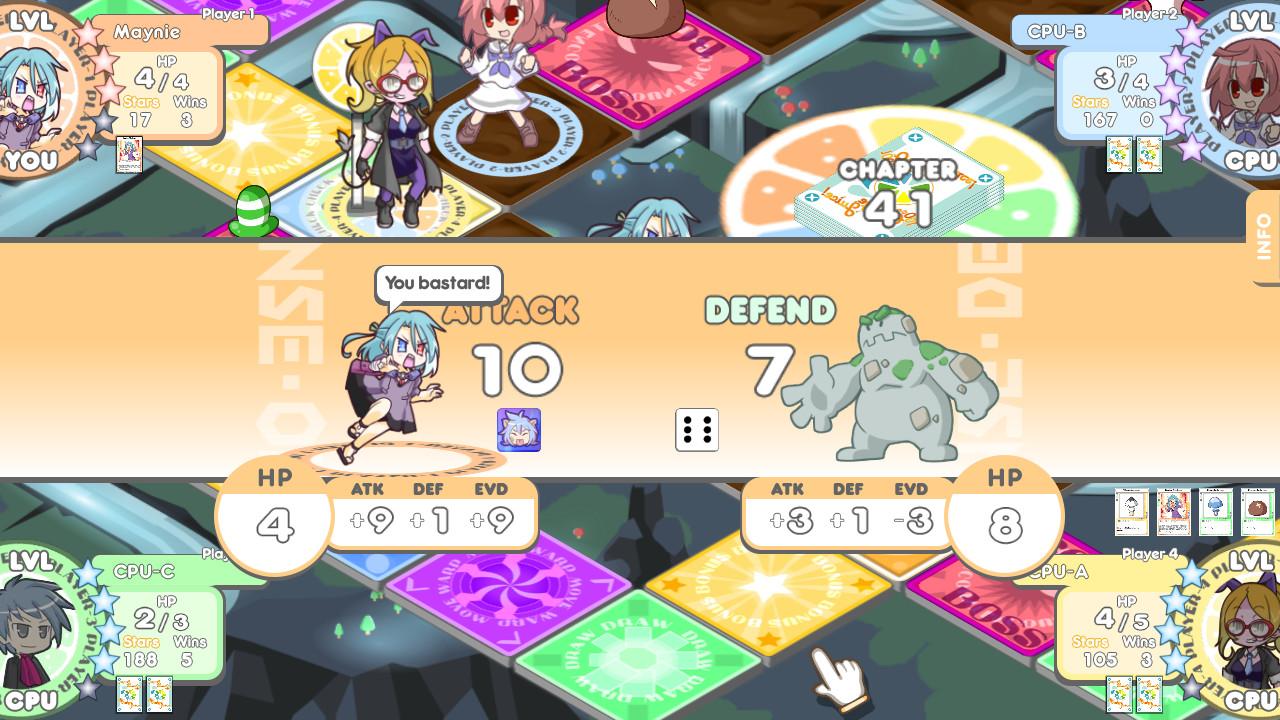Viewport: 1280px width, 720px height.
Task: Click the Player 1 label on Maynie's panel
Action: pos(227,15)
